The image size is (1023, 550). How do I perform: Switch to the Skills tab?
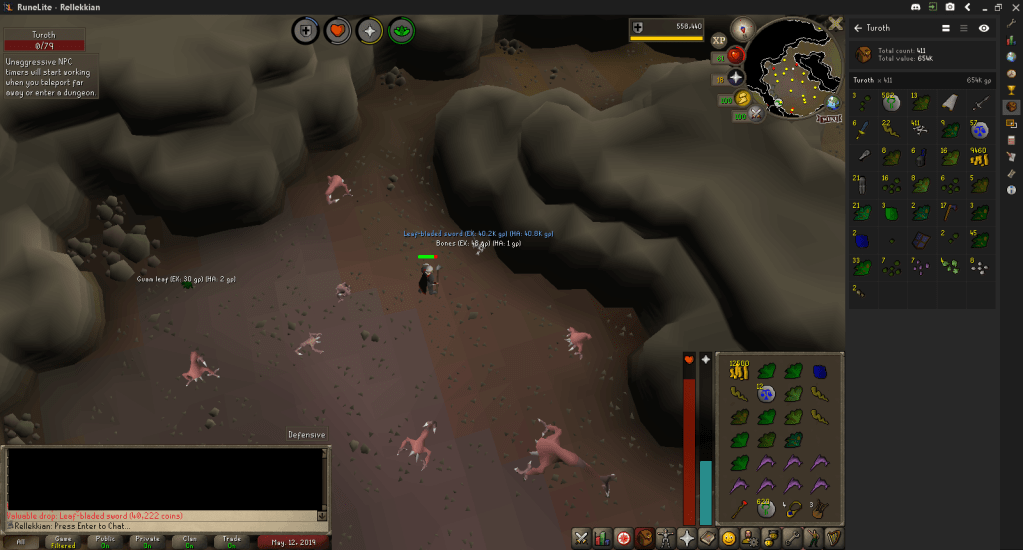pyautogui.click(x=601, y=538)
